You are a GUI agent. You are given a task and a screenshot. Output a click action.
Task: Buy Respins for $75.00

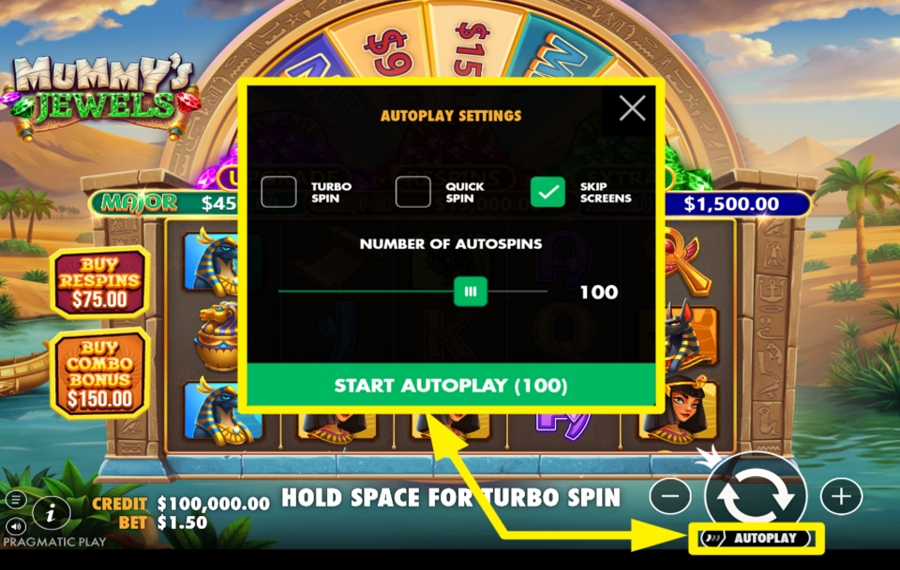[x=99, y=283]
